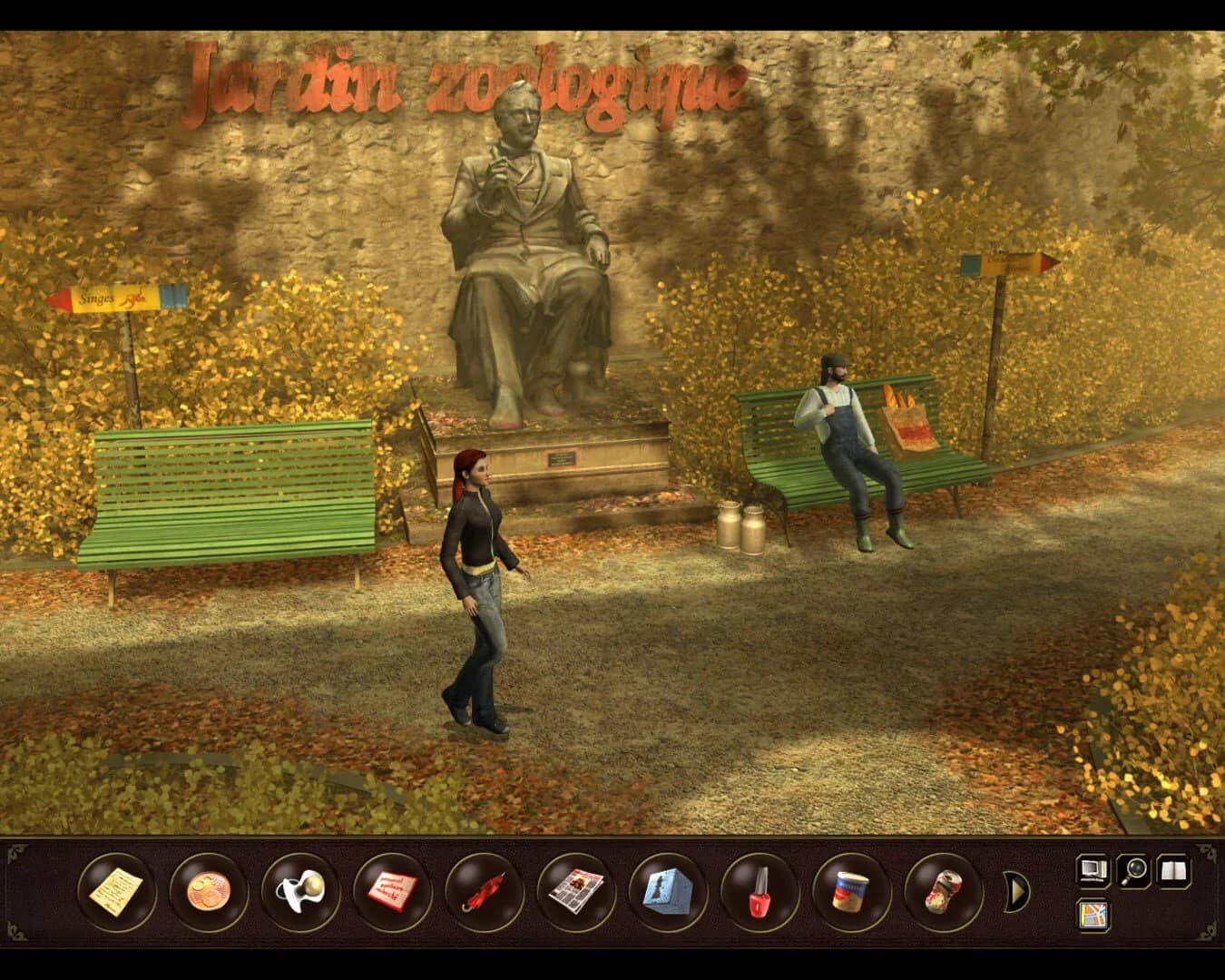Click the milk cans beside the bench
This screenshot has width=1225, height=980.
[741, 526]
